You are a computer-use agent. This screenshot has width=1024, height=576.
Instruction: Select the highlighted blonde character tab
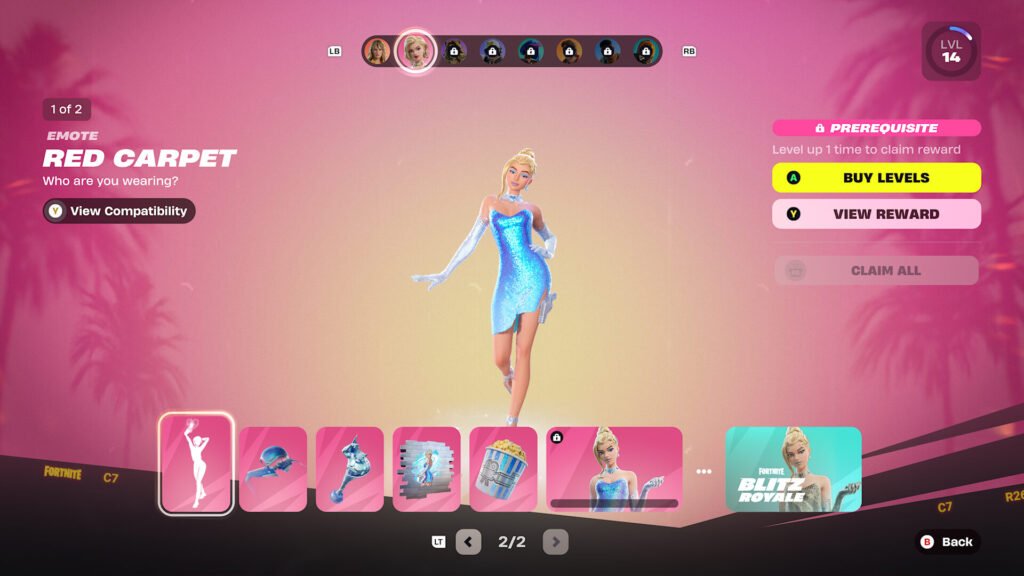pos(414,51)
